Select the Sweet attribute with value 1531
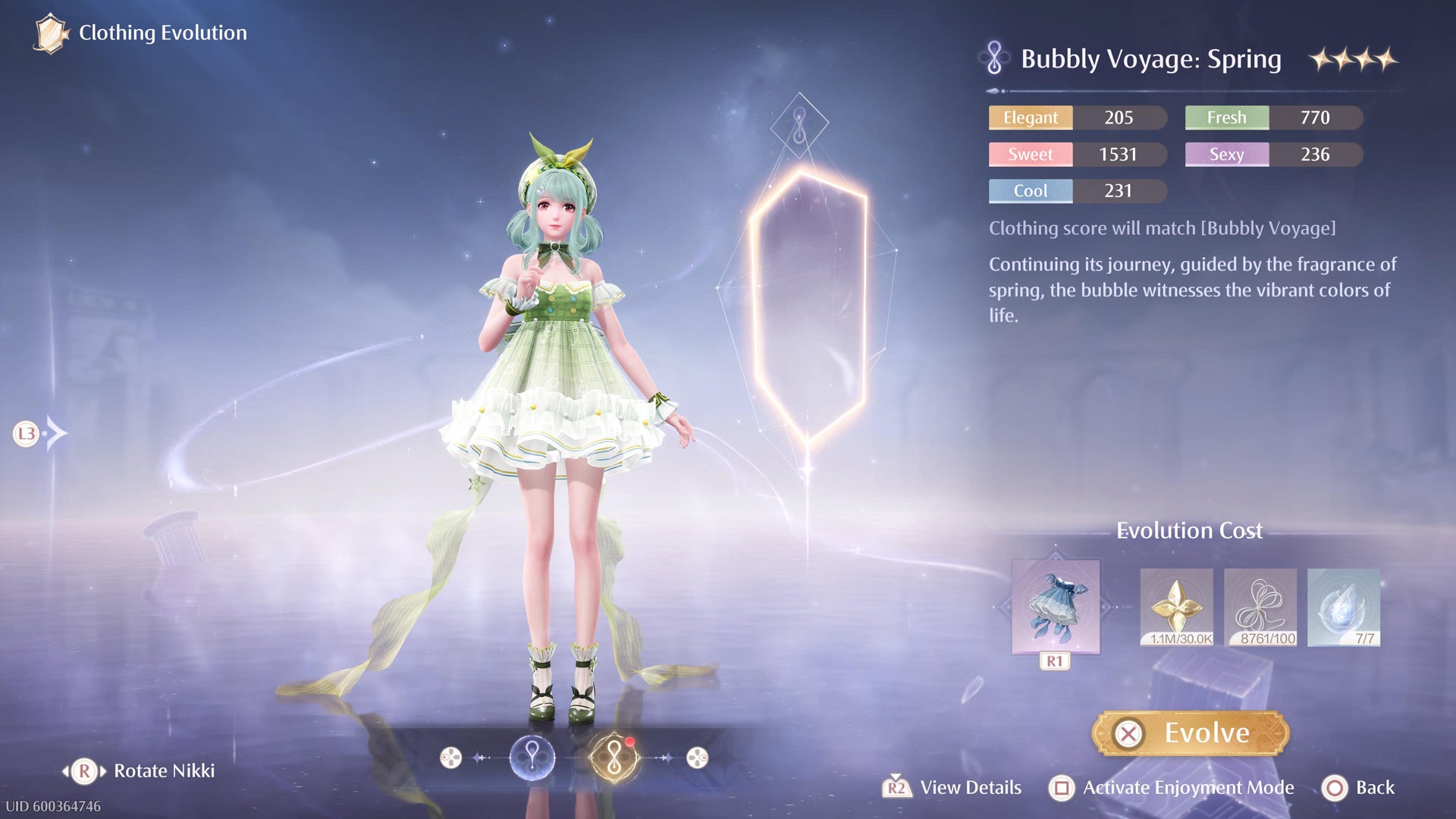This screenshot has height=819, width=1456. tap(1077, 154)
